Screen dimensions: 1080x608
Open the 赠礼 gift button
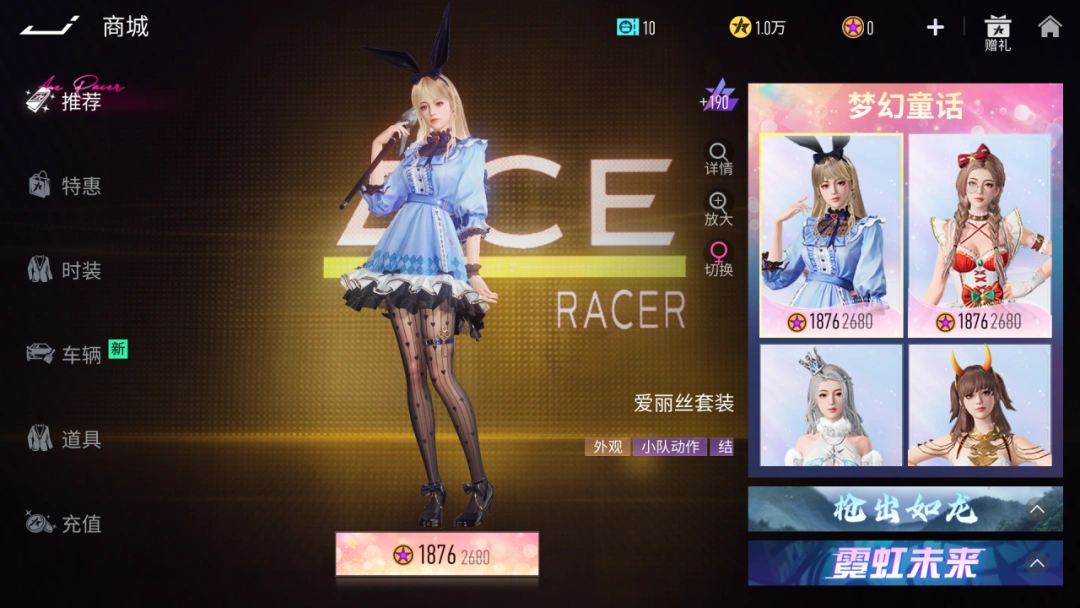click(x=997, y=33)
